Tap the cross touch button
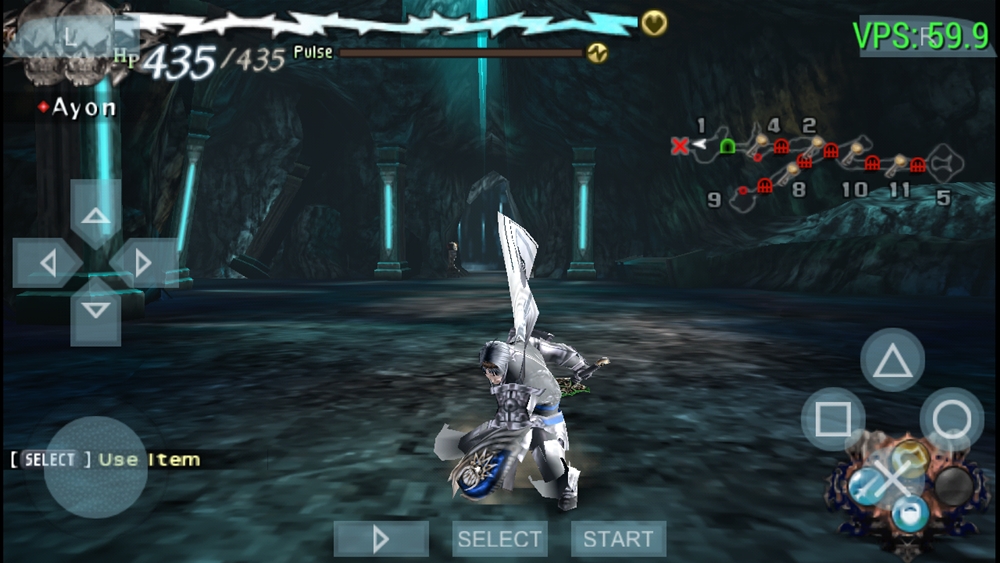 [x=890, y=479]
